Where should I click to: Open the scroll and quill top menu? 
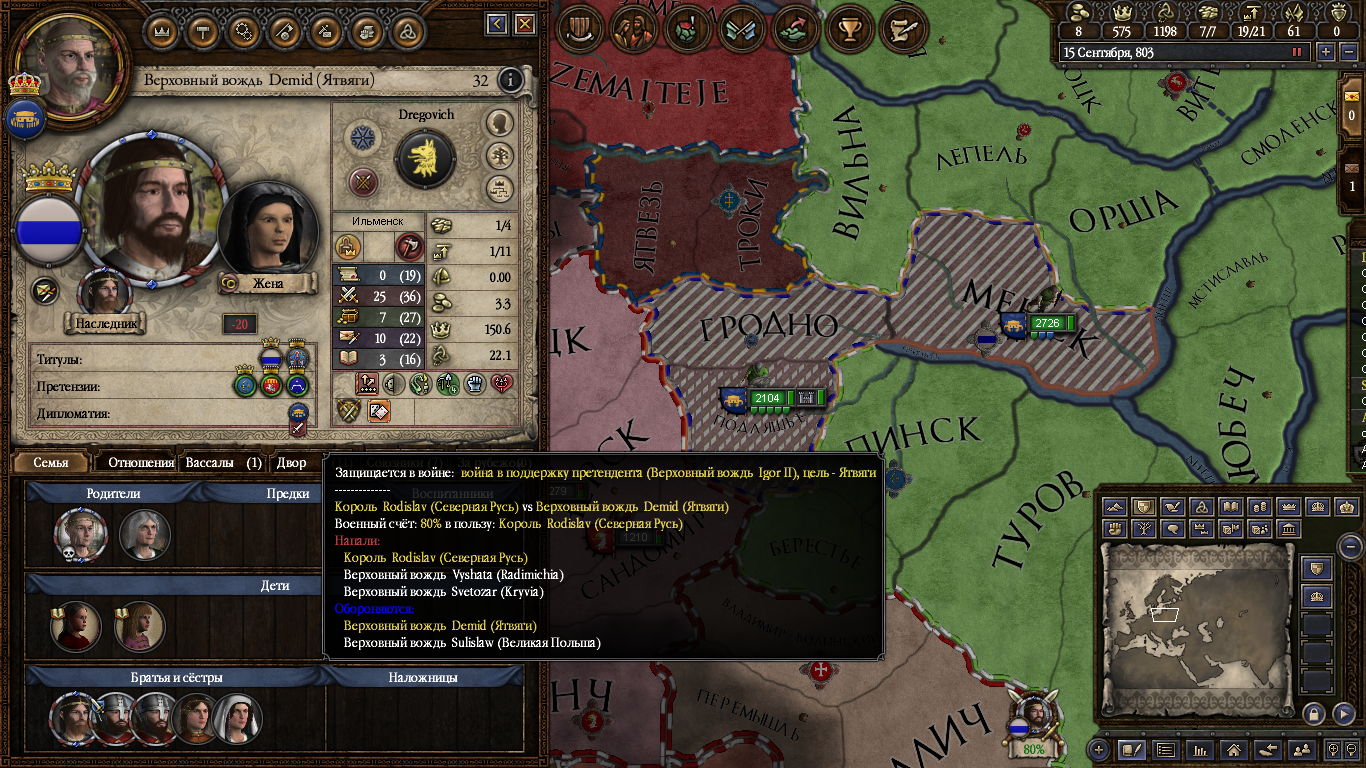(x=903, y=30)
